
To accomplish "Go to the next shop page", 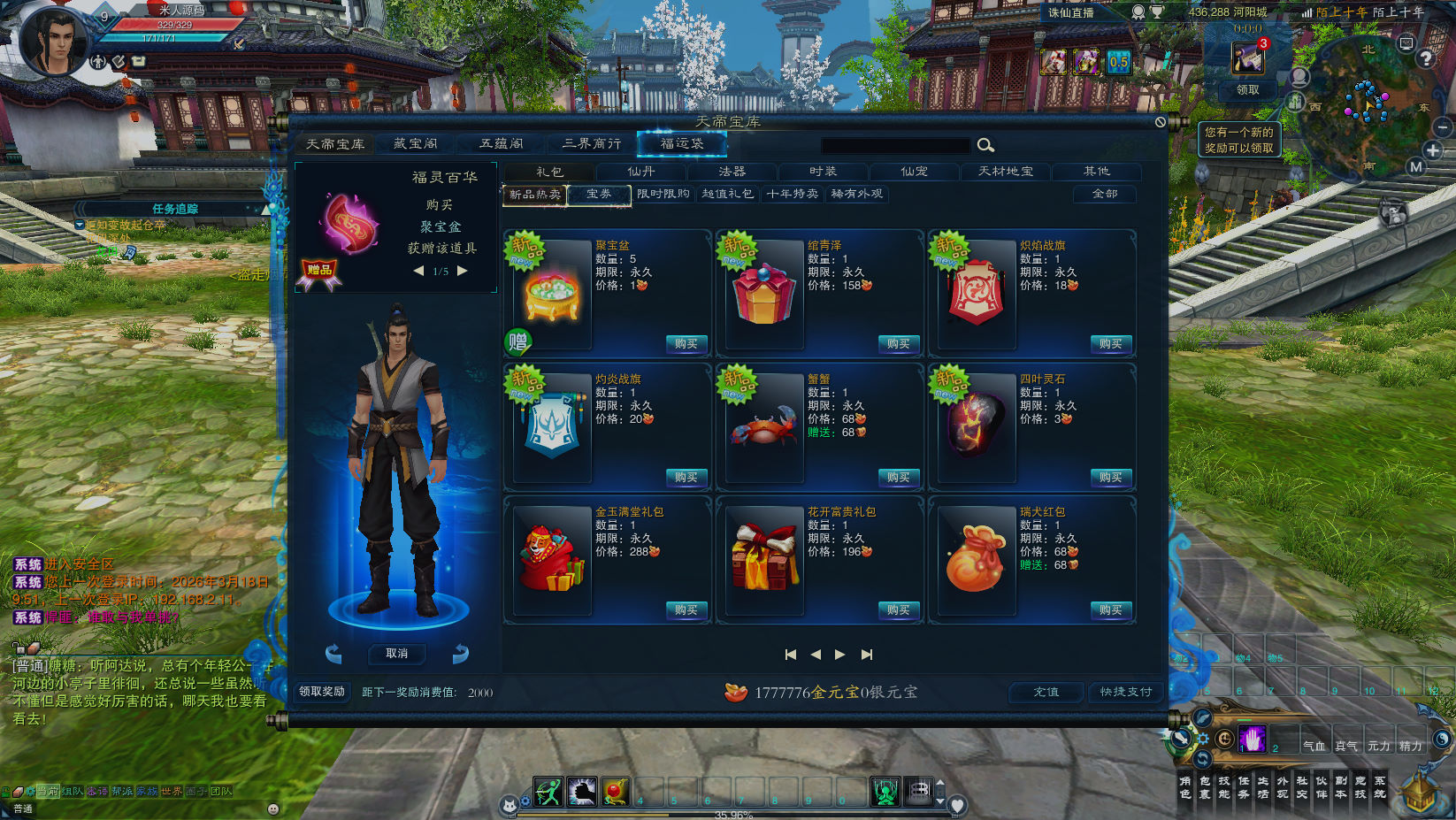I will [x=839, y=655].
